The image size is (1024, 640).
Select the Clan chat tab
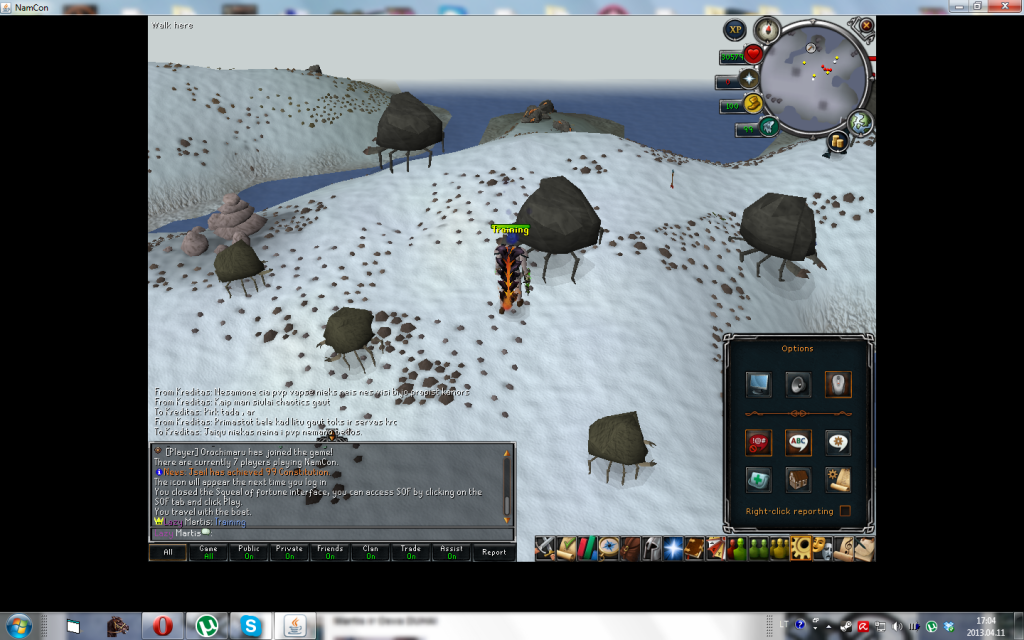click(x=370, y=552)
